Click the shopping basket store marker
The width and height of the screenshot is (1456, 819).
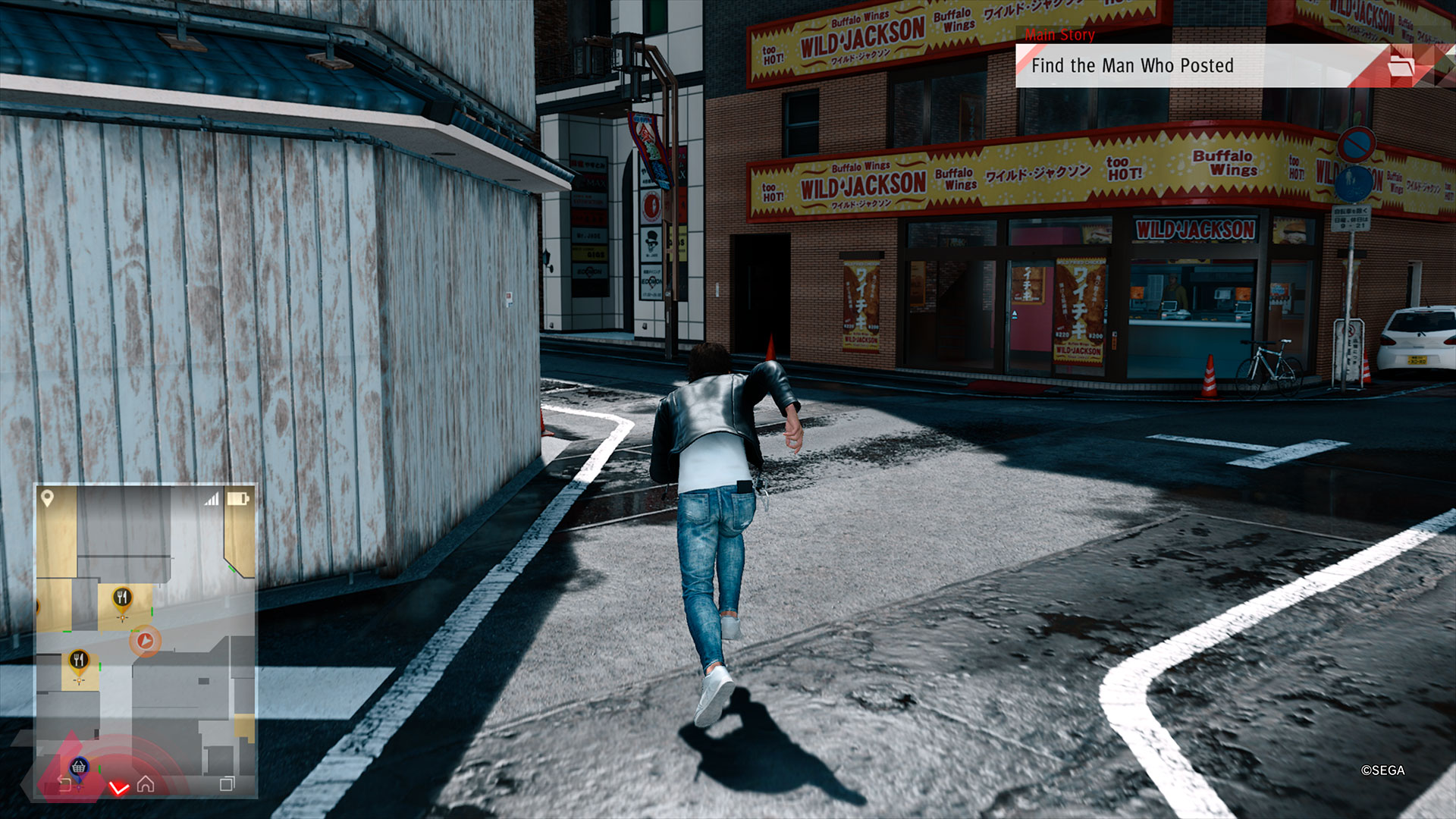coord(79,767)
